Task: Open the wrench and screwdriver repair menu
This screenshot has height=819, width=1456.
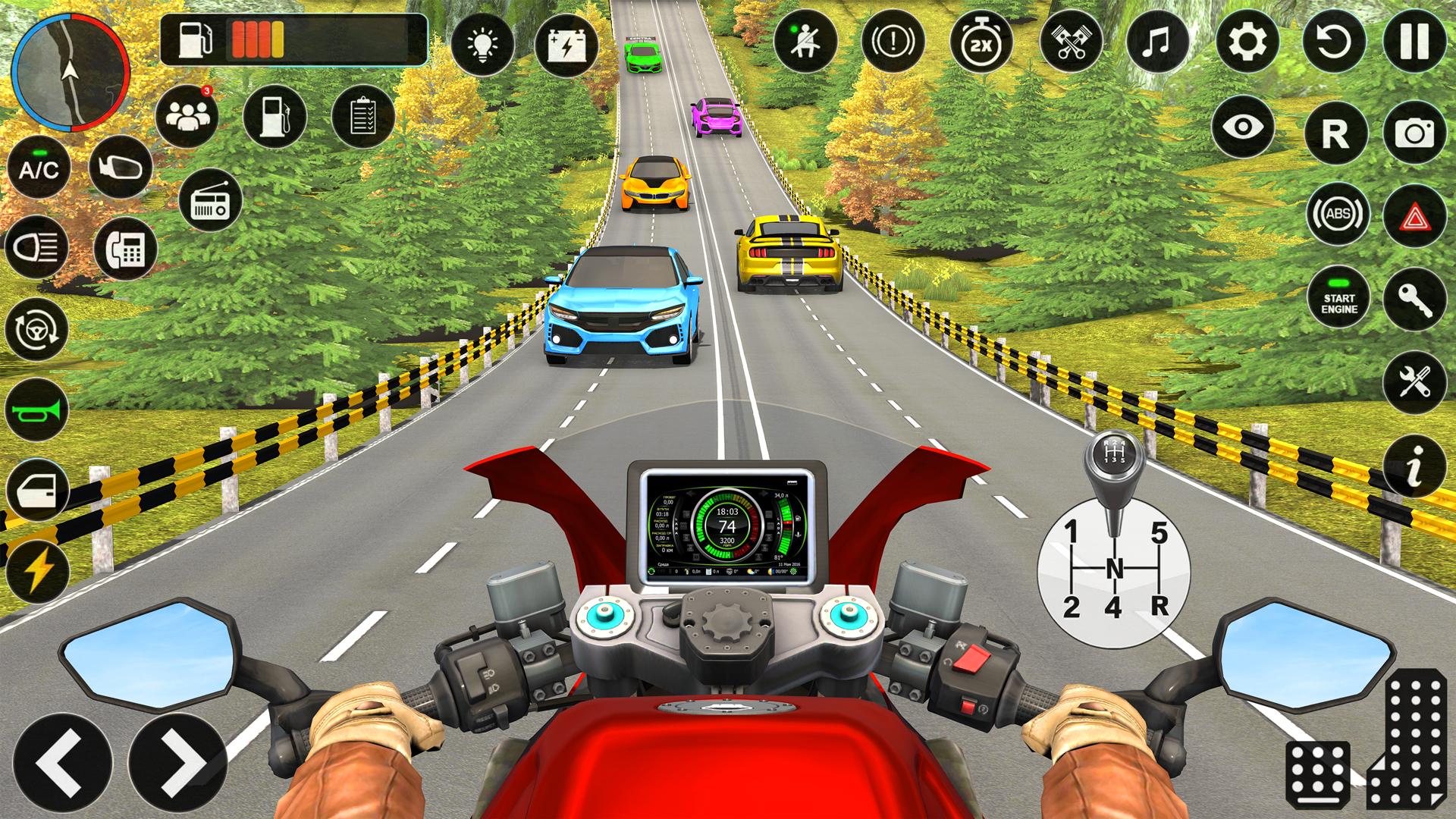Action: 1414,381
